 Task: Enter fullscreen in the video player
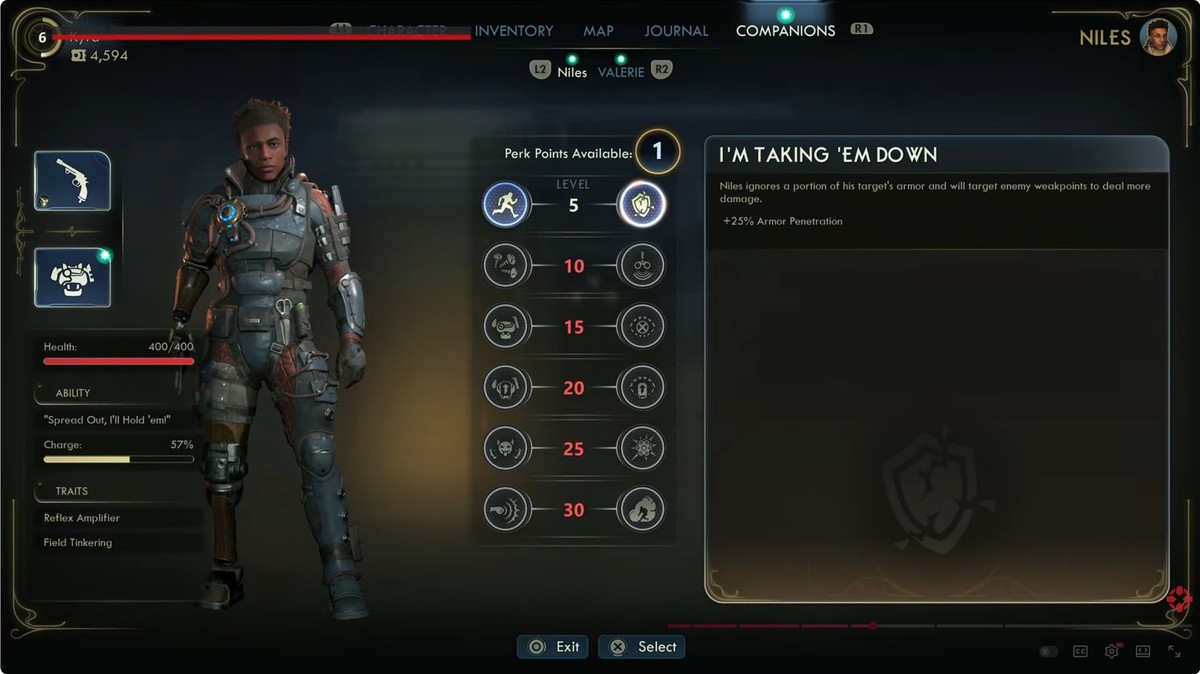pyautogui.click(x=1175, y=652)
